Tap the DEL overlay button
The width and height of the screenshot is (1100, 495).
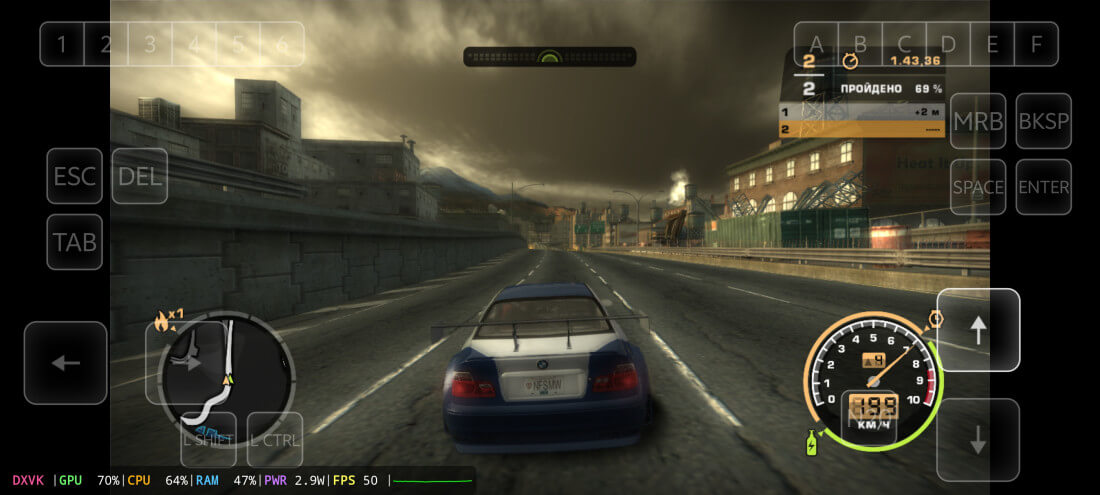[x=140, y=176]
